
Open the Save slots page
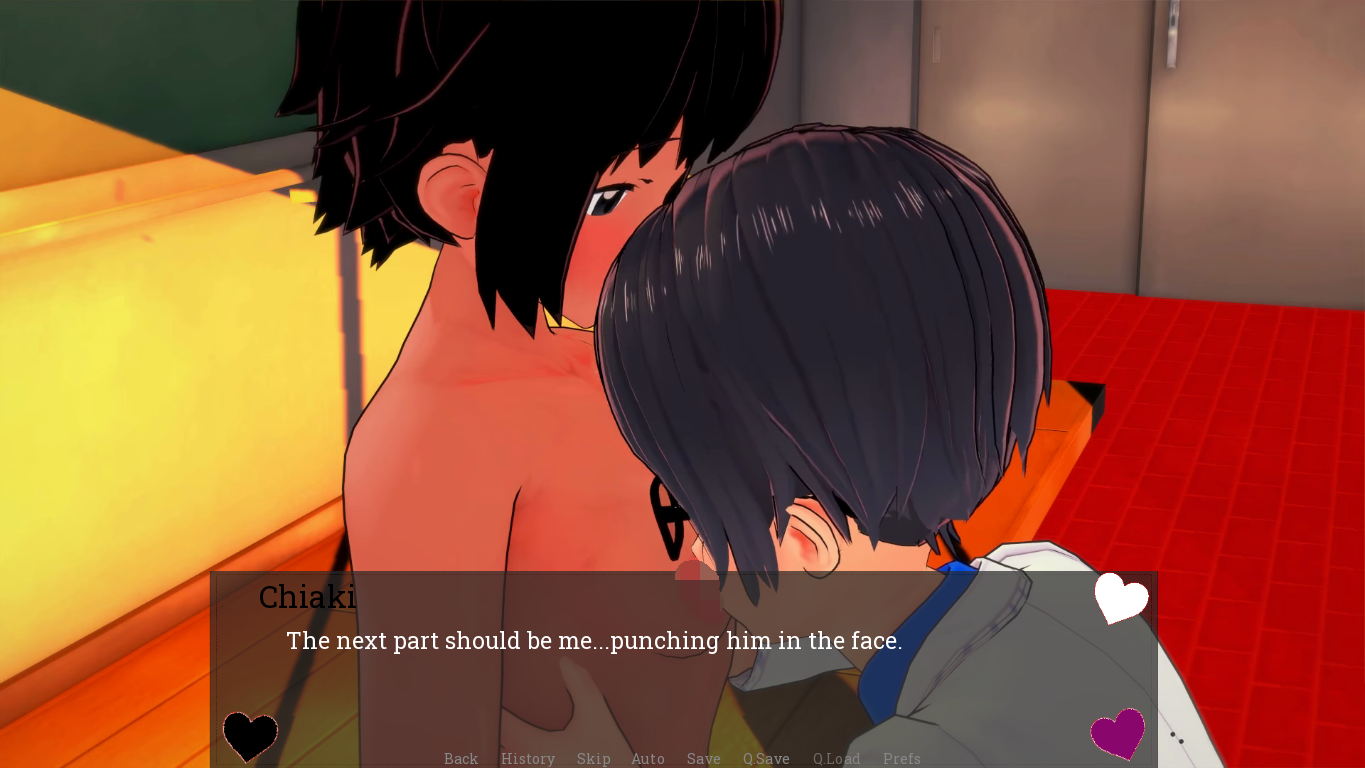pos(703,759)
